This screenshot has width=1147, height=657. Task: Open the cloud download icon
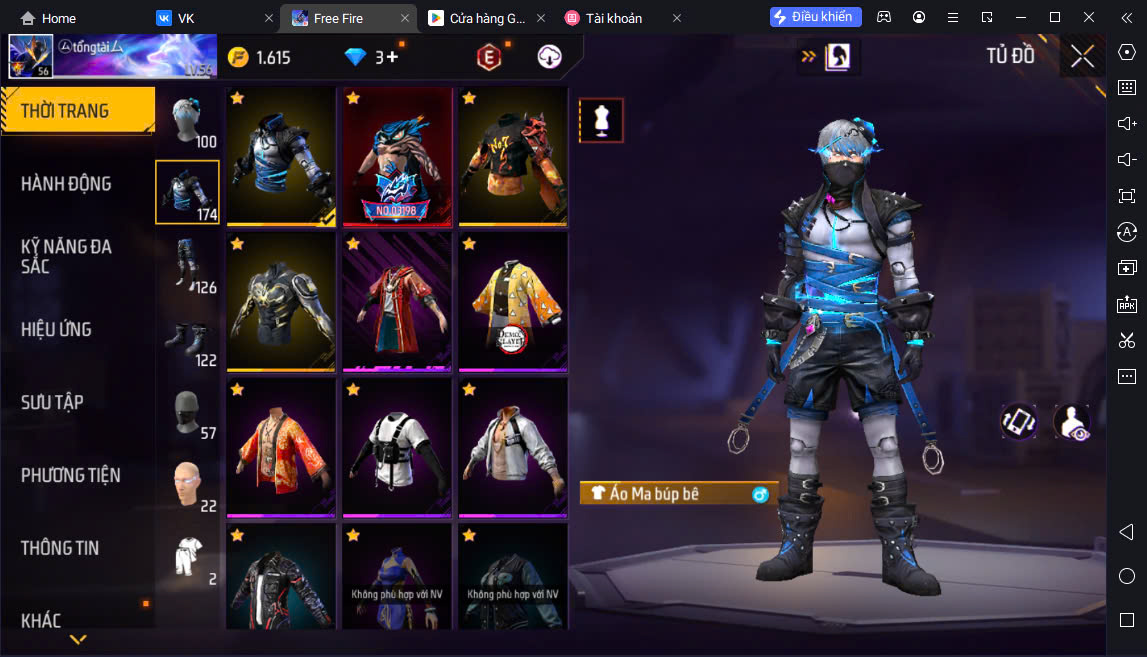(549, 57)
